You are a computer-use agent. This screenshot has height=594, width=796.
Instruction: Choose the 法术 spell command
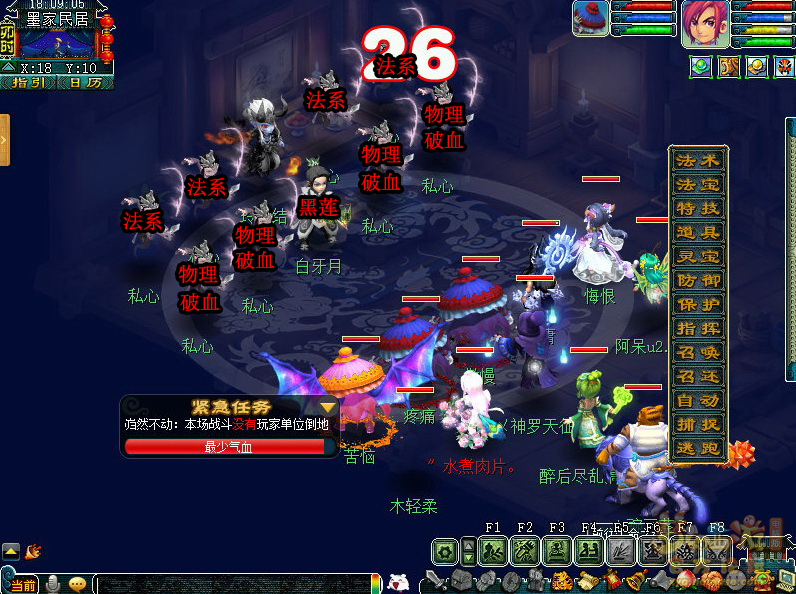[698, 160]
